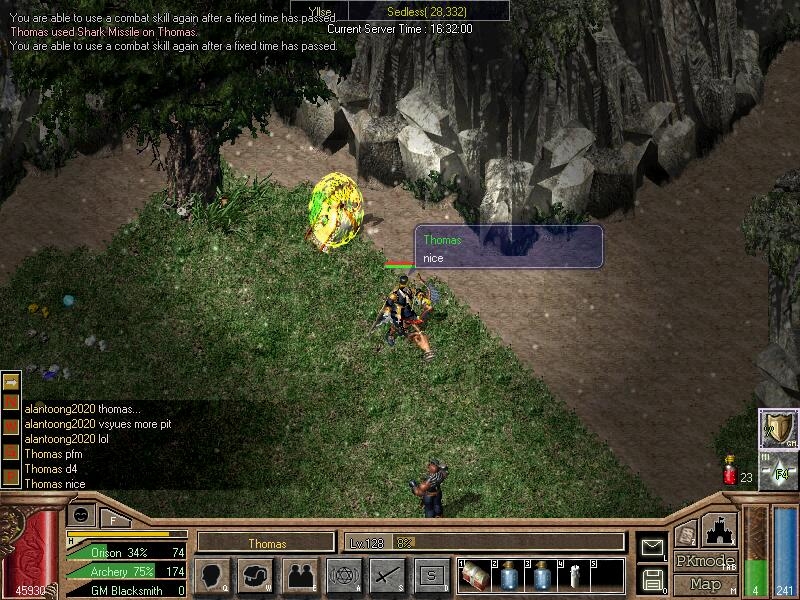Toggle the chat arrow button
Screen dimensions: 800x600
pyautogui.click(x=11, y=382)
